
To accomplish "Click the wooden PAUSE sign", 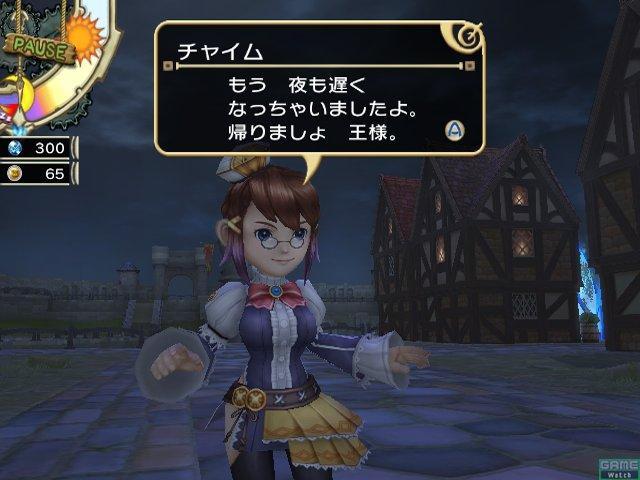I will point(39,46).
